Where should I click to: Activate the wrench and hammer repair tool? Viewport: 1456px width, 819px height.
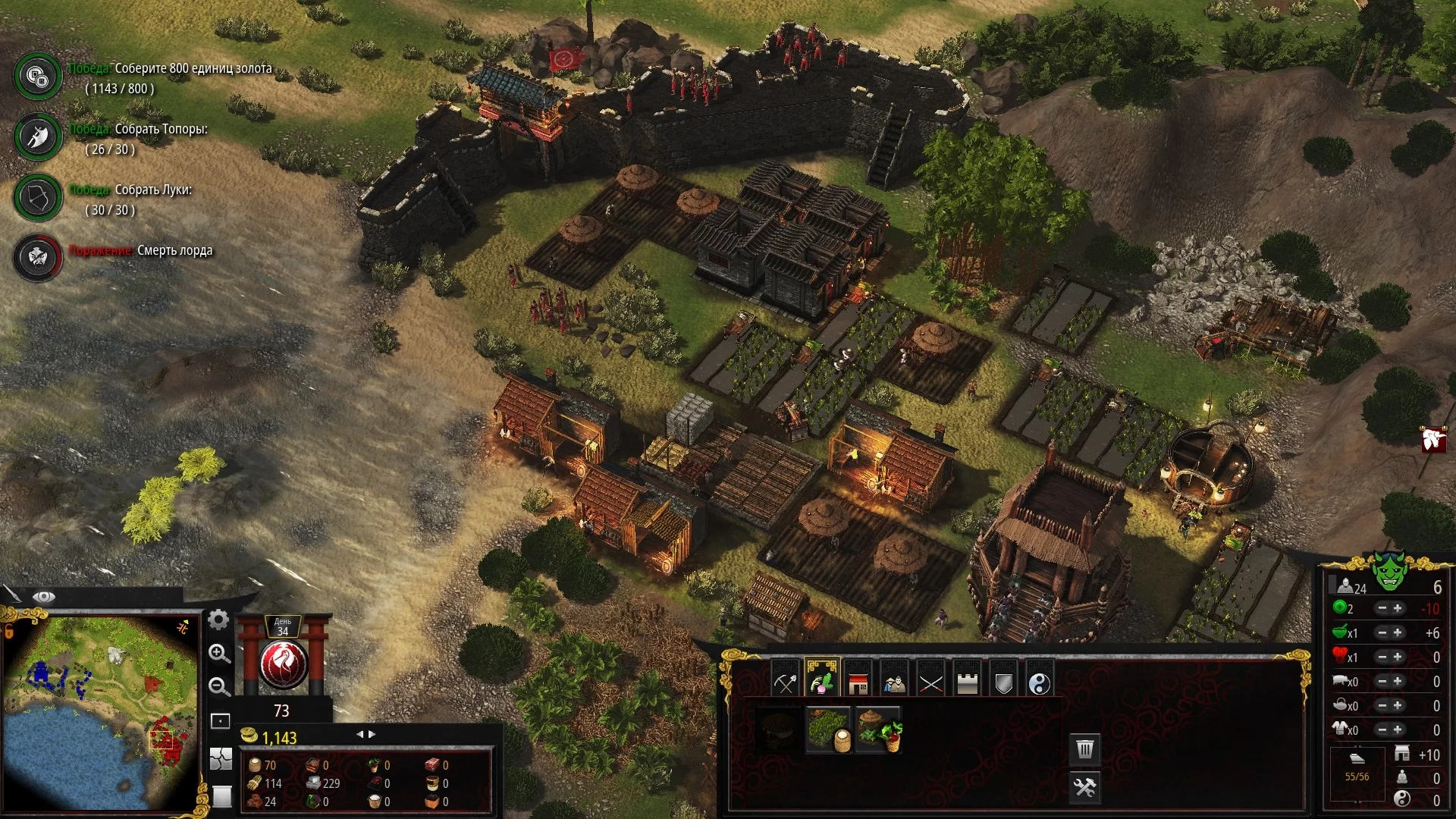pos(1085,787)
